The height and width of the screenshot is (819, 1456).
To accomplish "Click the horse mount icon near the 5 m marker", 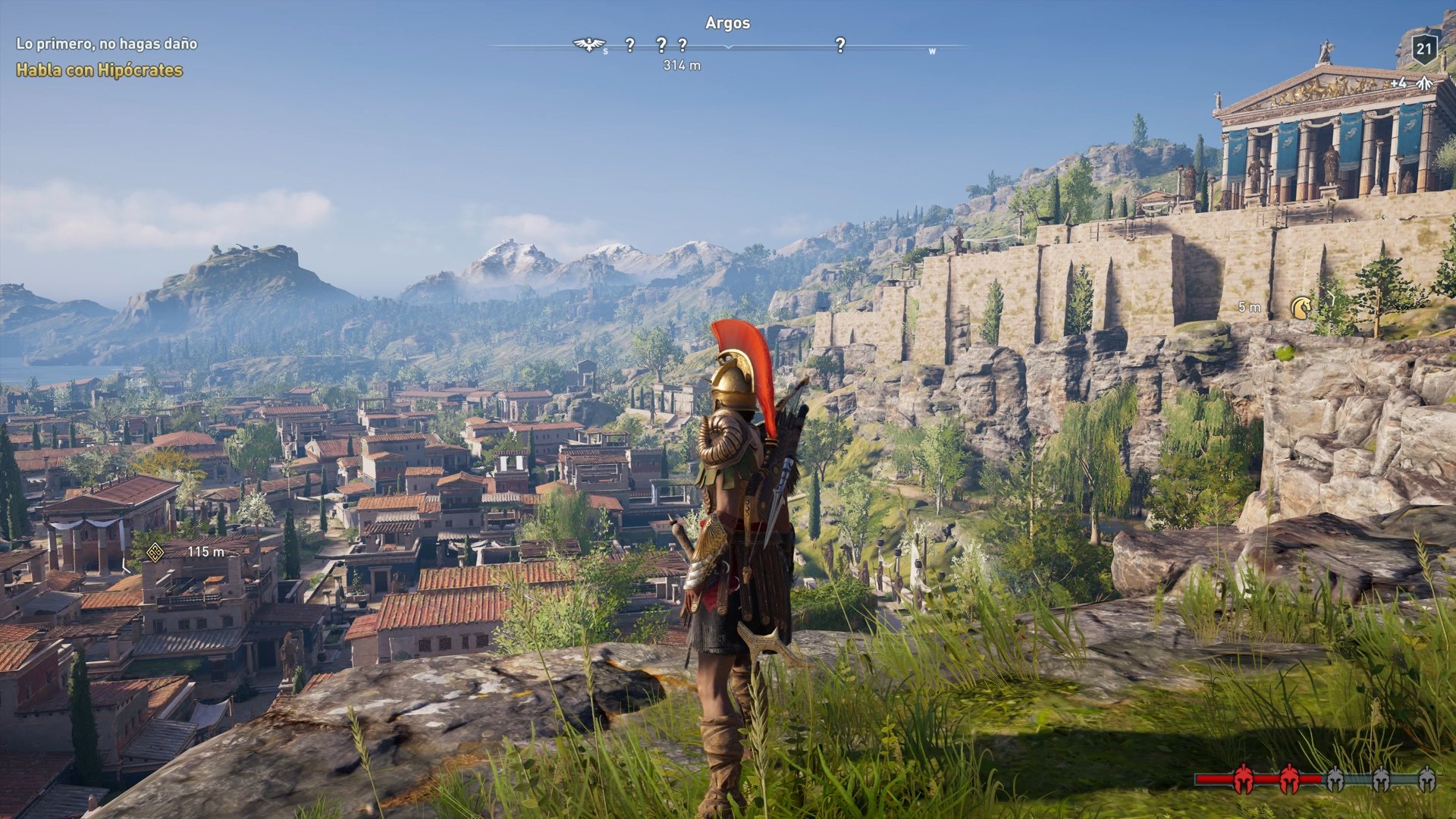I will [1302, 306].
